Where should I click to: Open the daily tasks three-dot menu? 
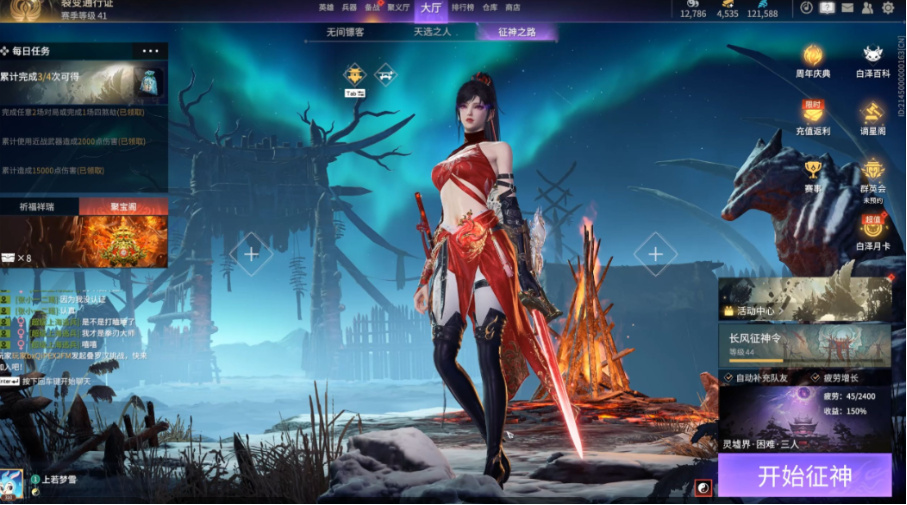(x=150, y=51)
